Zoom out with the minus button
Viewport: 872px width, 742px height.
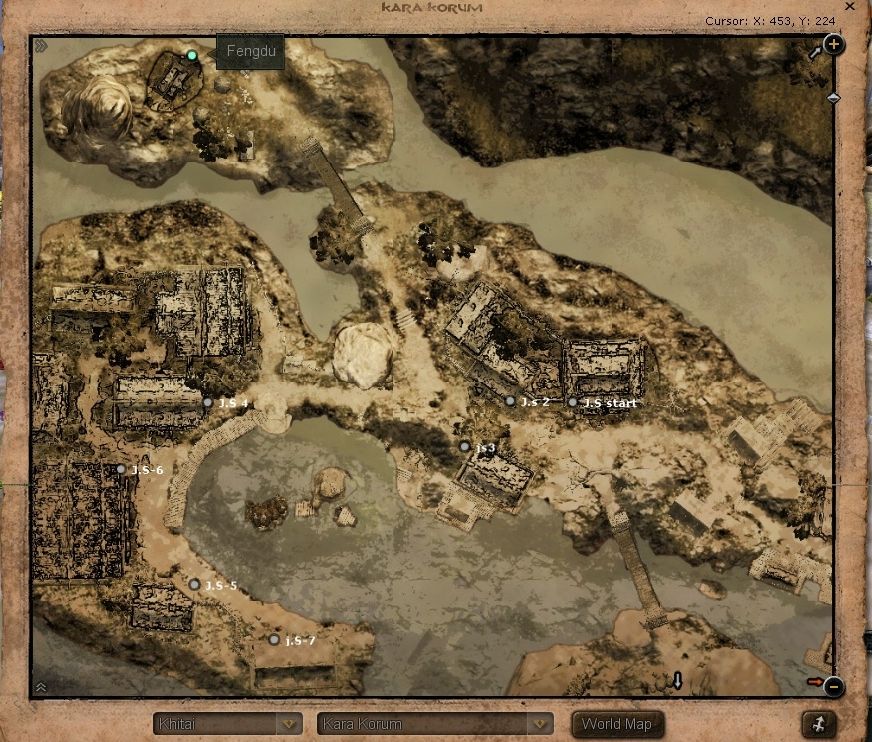click(x=833, y=687)
